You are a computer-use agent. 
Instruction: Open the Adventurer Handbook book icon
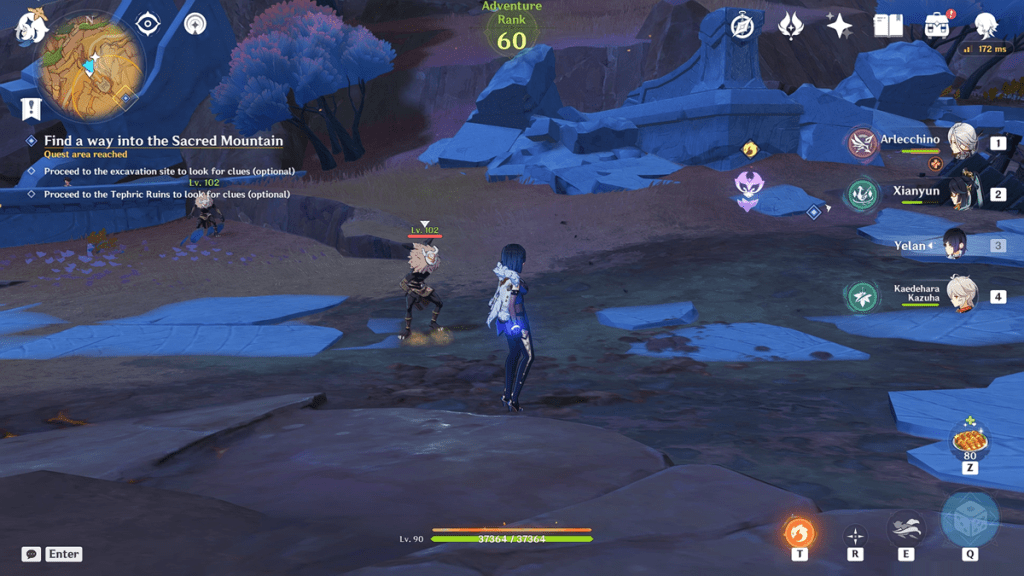(x=888, y=26)
